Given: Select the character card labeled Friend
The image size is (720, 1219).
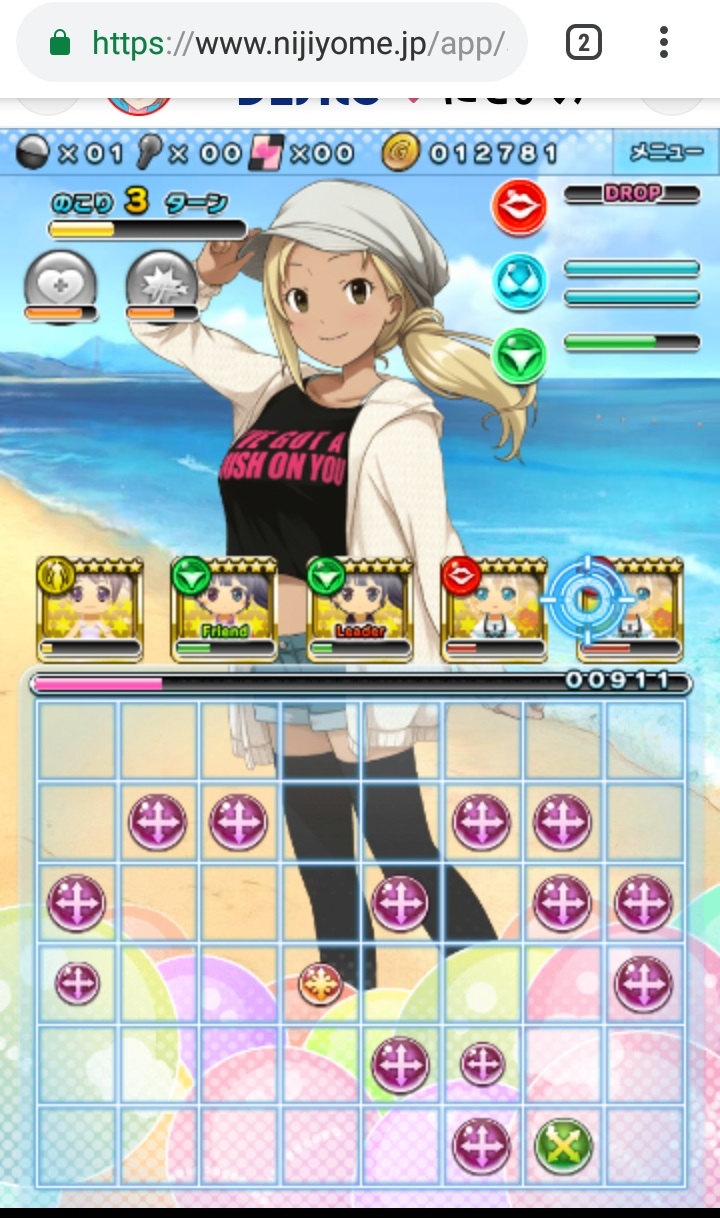Looking at the screenshot, I should pyautogui.click(x=224, y=610).
